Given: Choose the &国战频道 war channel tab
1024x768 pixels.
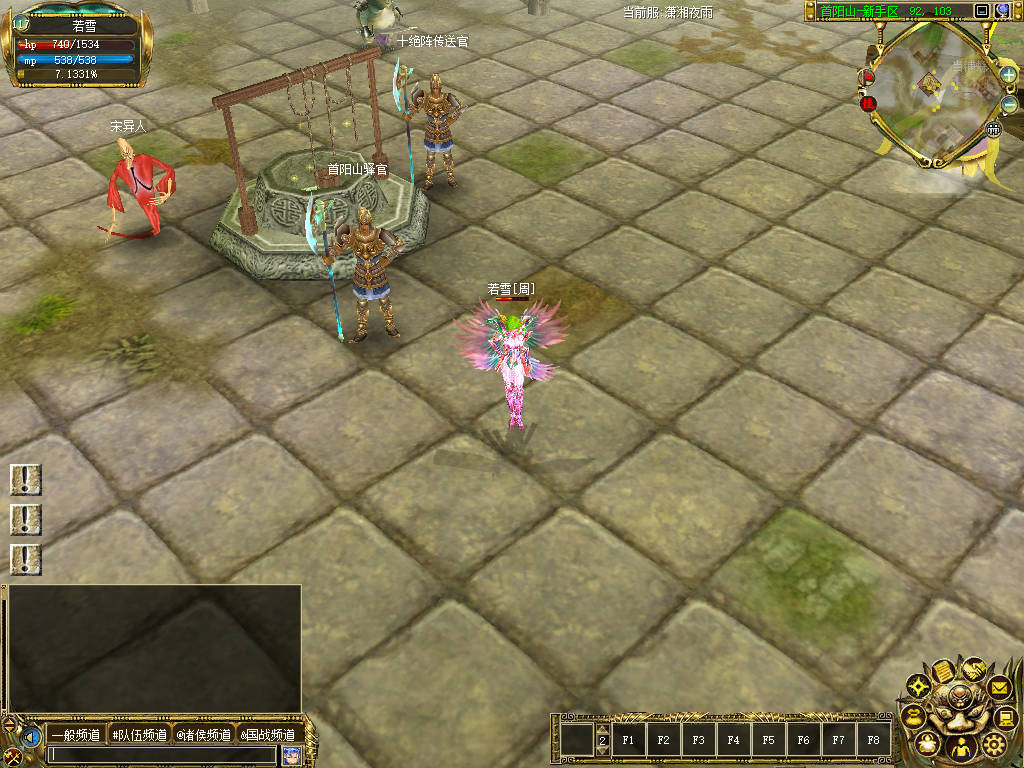Looking at the screenshot, I should [x=267, y=736].
